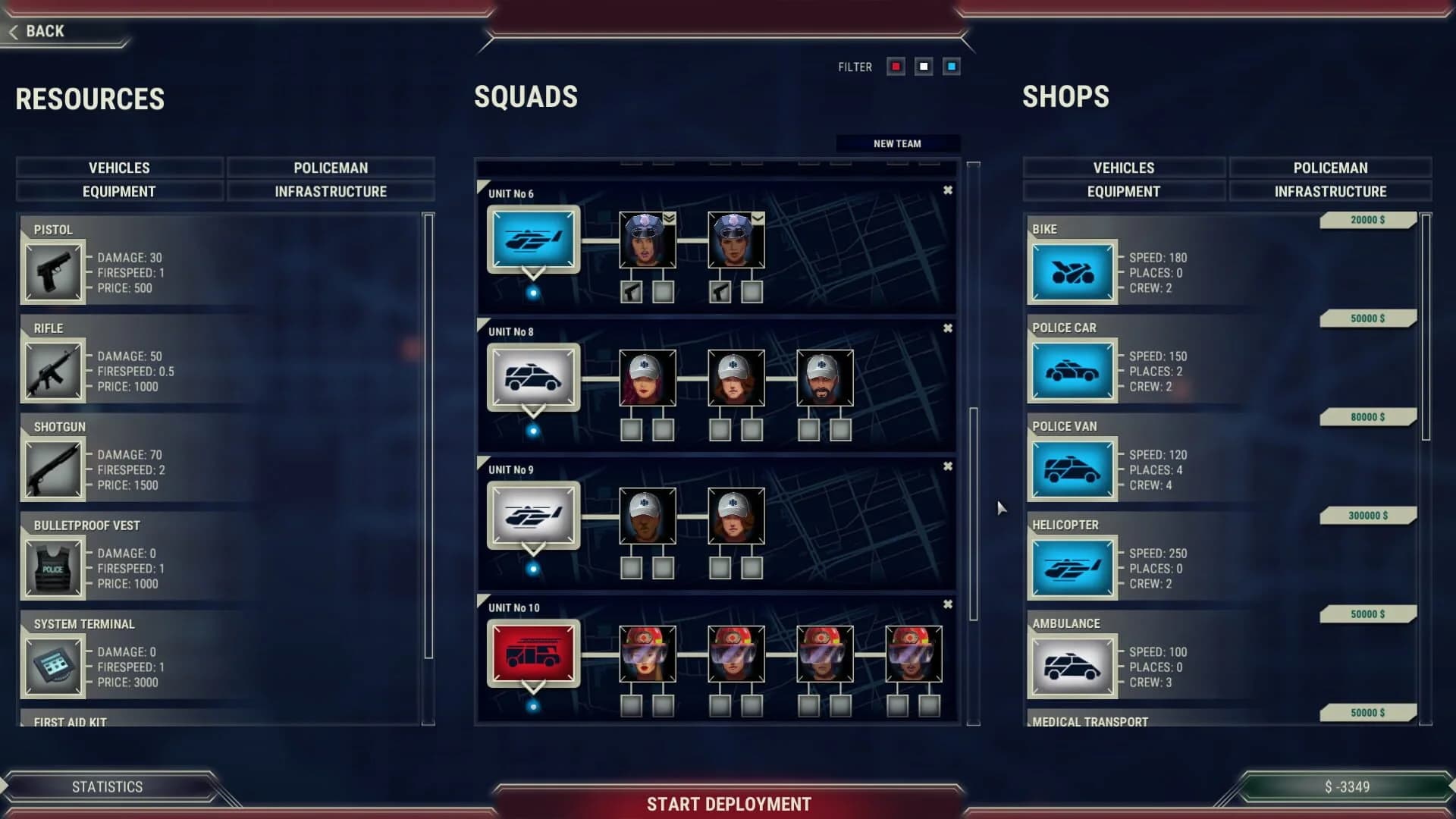Viewport: 1456px width, 819px height.
Task: Click the Ambulance icon in Shops
Action: coord(1072,665)
